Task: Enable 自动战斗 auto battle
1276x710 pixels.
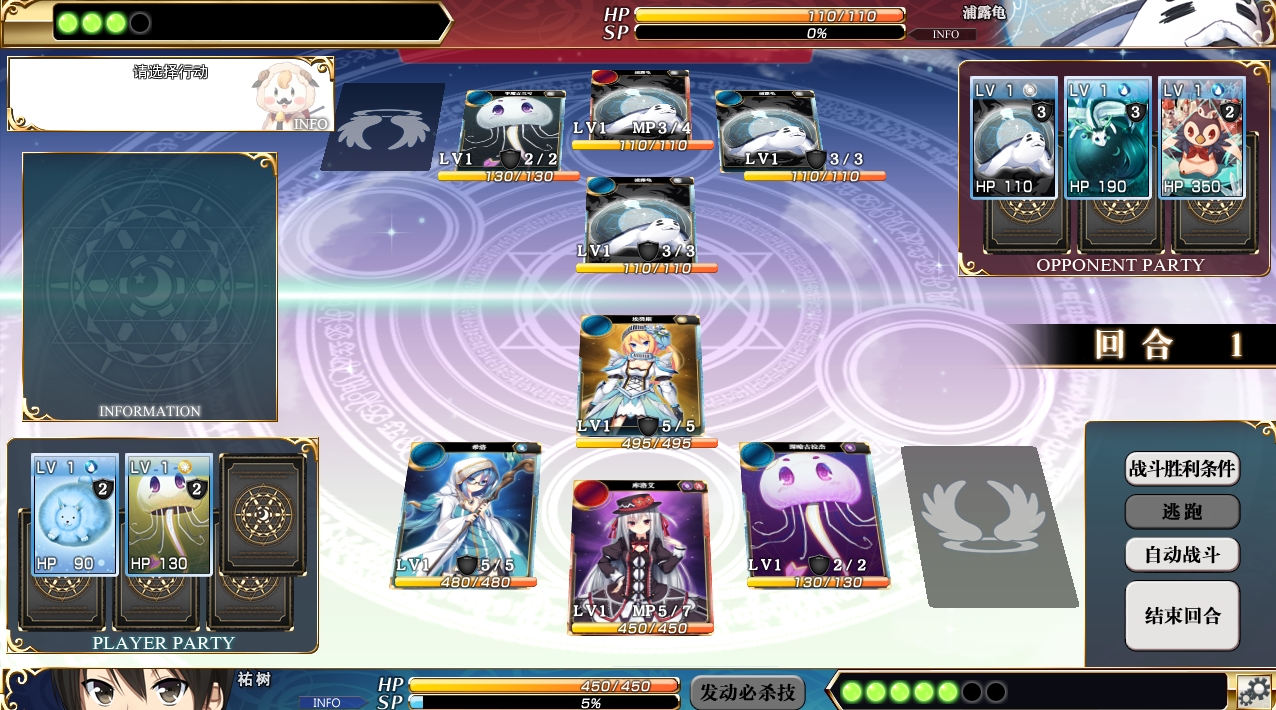Action: click(x=1182, y=554)
